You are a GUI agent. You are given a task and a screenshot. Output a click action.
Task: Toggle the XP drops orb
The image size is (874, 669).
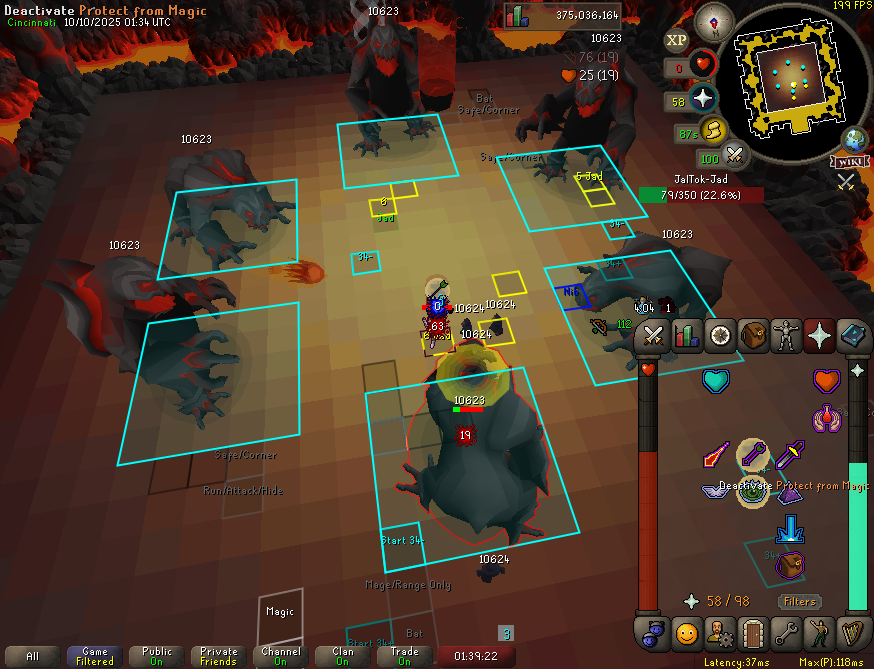point(677,40)
